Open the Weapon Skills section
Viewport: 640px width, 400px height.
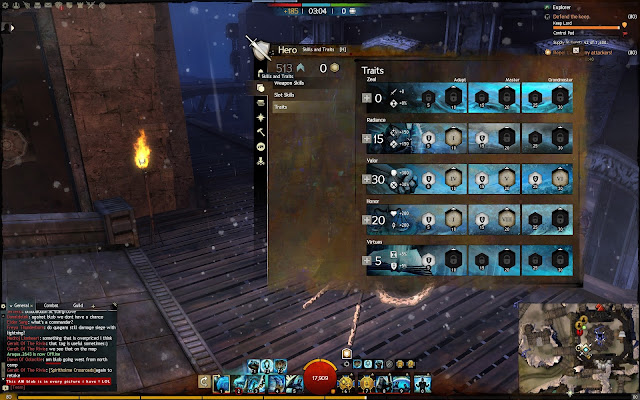tap(291, 82)
